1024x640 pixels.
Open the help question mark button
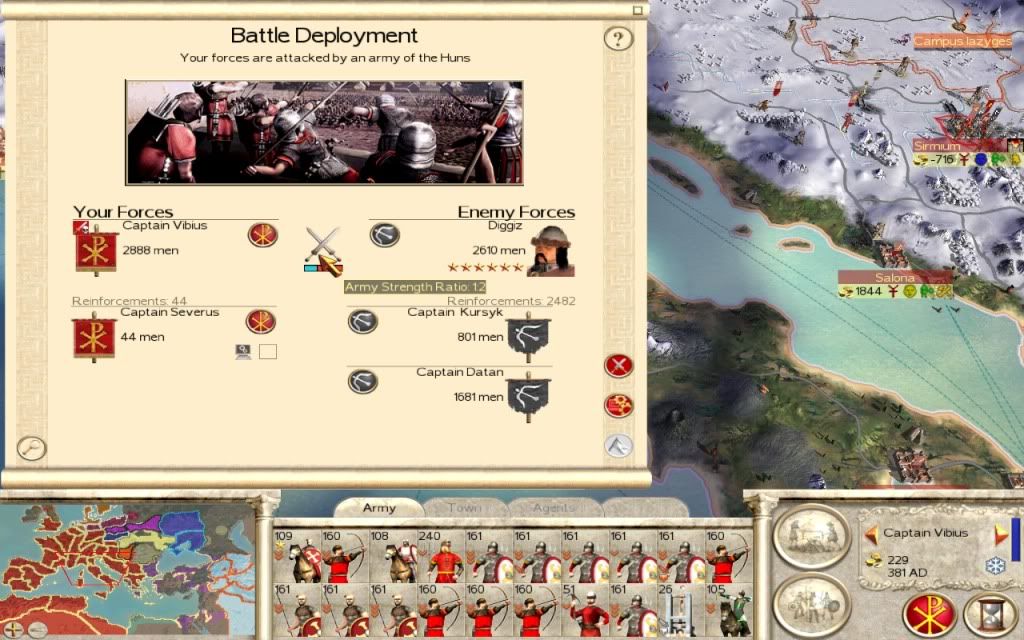pos(619,39)
